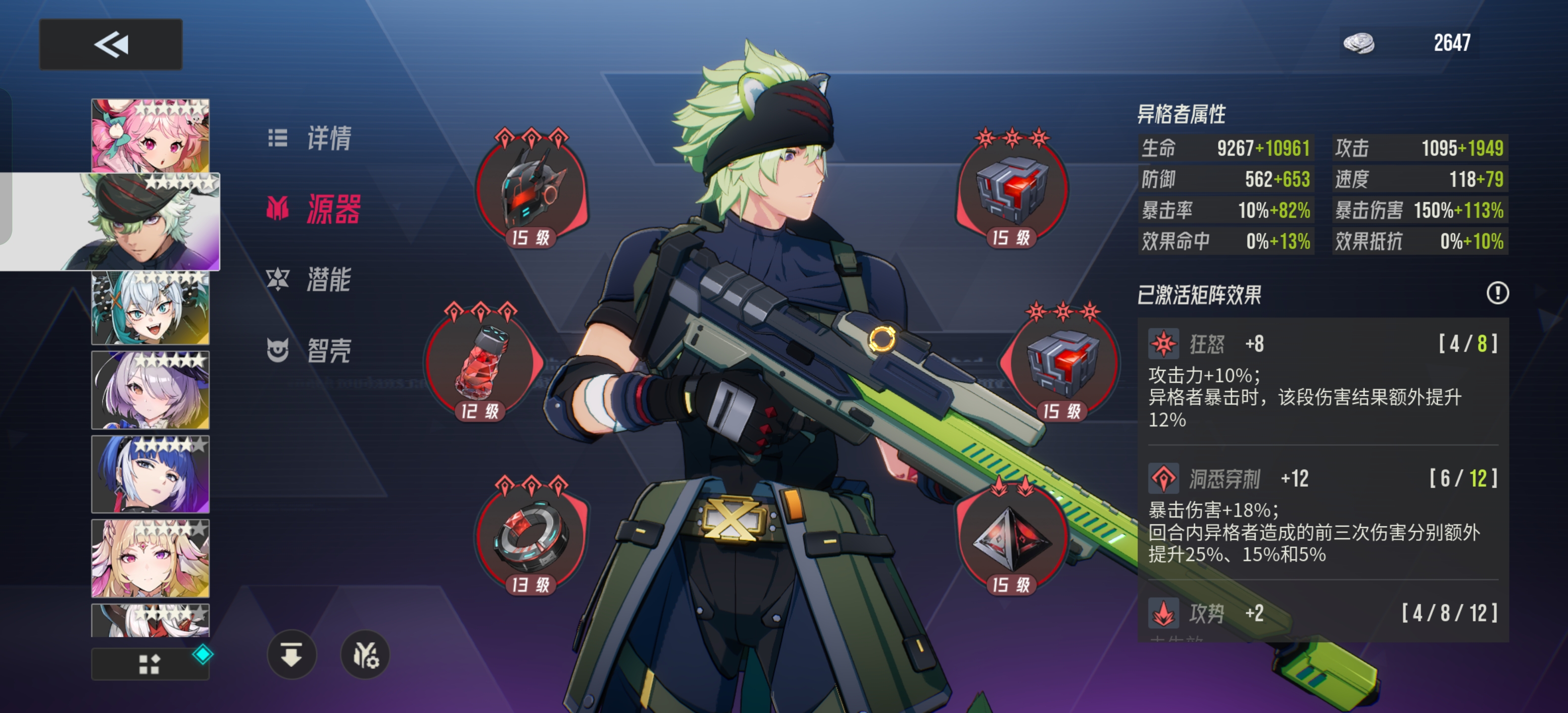
Task: Open the 智壳 tab
Action: 310,350
